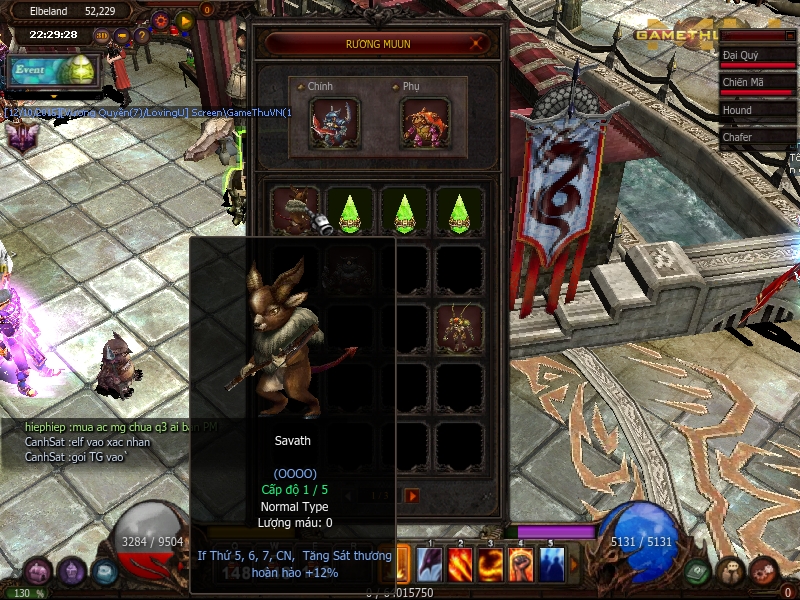
Task: Select party member Chafer
Action: point(758,137)
